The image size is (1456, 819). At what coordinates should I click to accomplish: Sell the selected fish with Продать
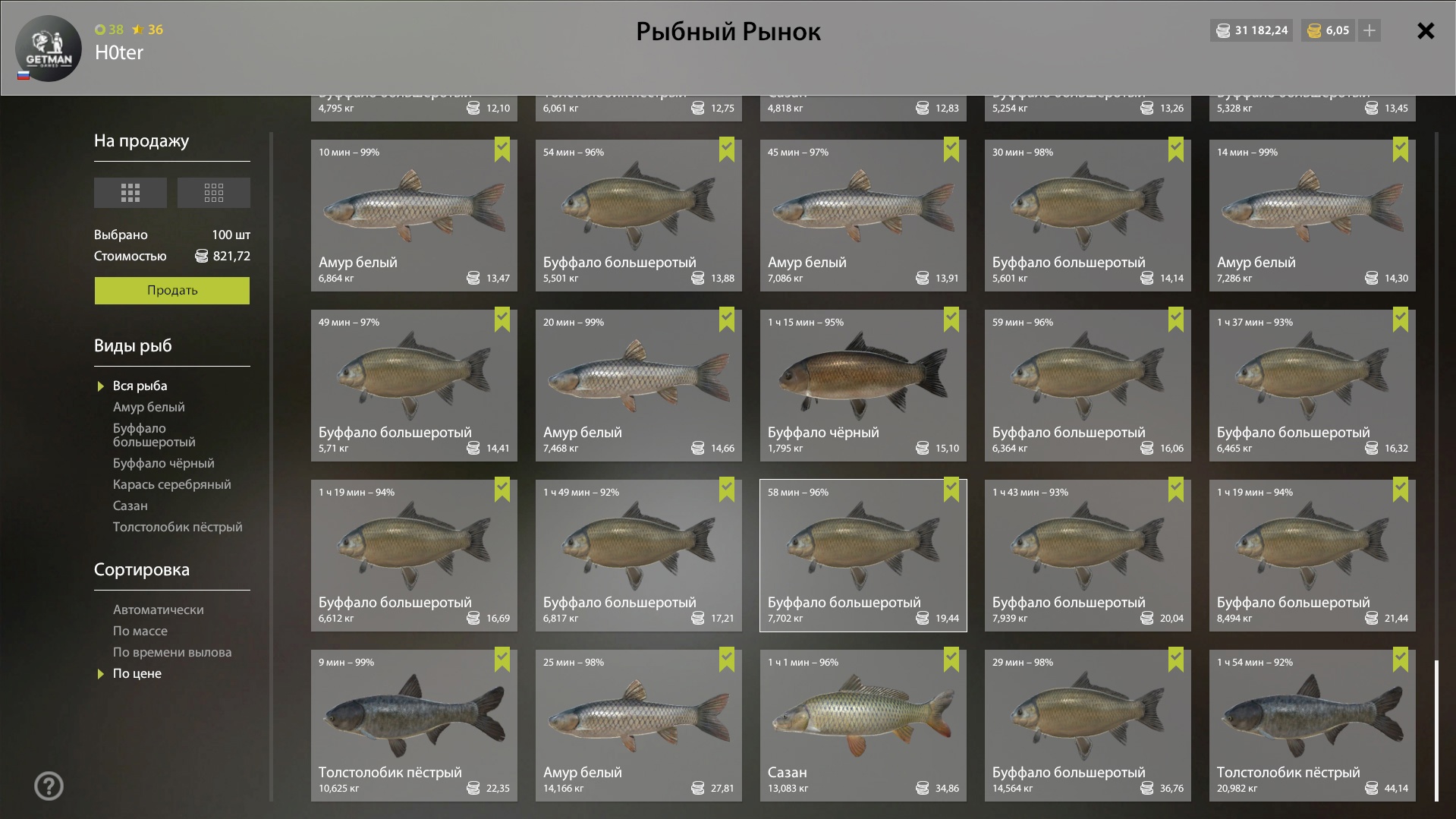click(x=171, y=291)
